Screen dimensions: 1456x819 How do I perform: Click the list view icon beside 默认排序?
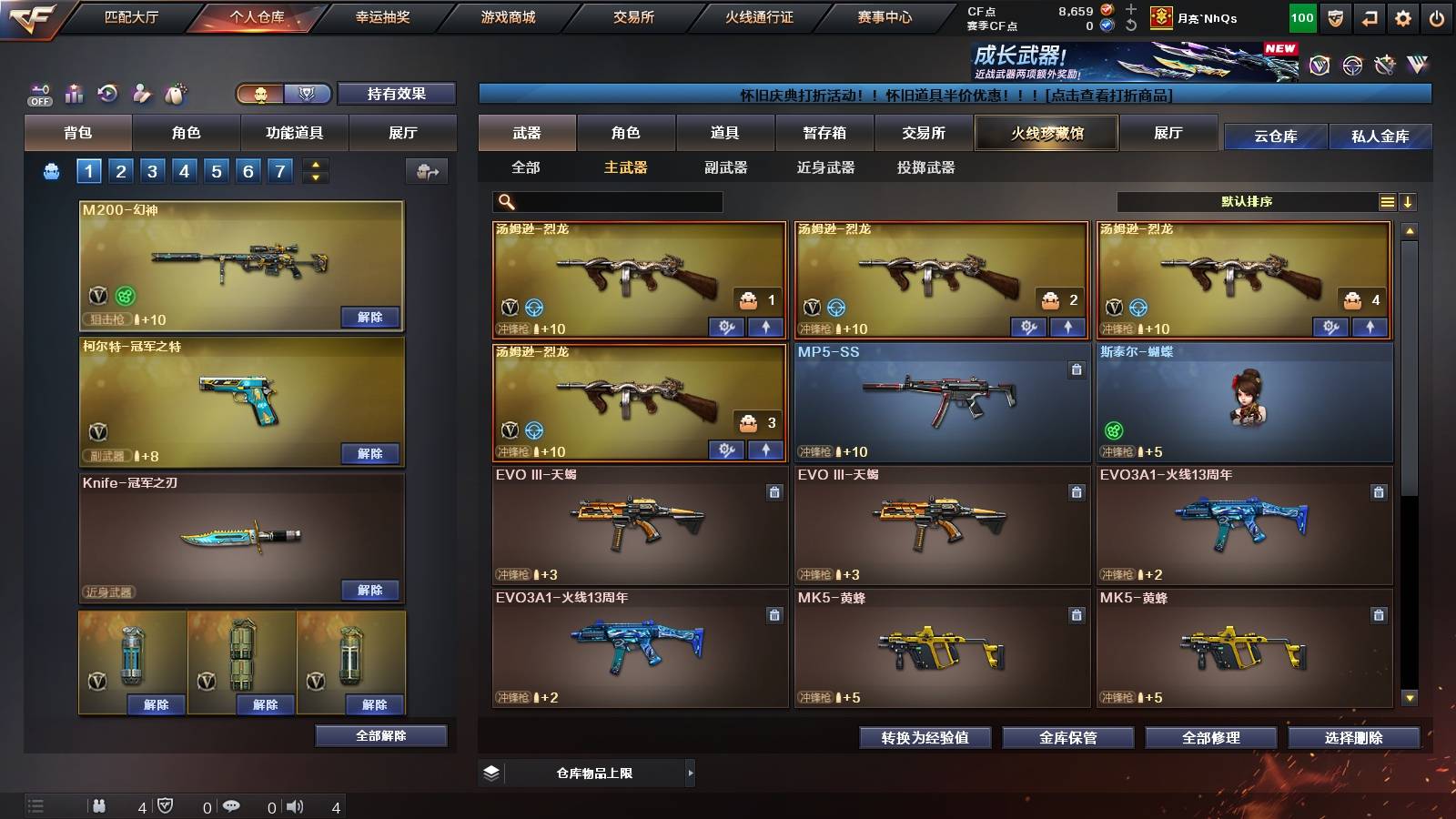(1387, 201)
